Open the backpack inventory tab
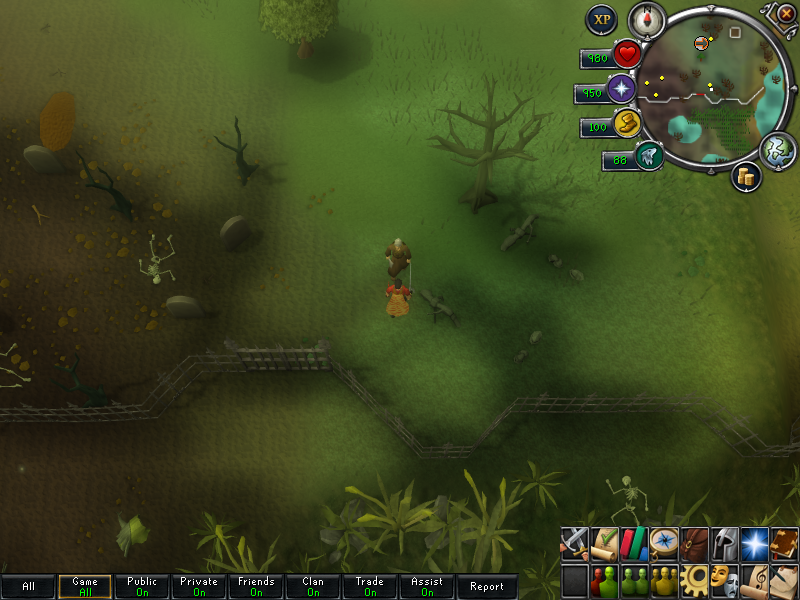Screen dimensions: 800x600 point(694,543)
